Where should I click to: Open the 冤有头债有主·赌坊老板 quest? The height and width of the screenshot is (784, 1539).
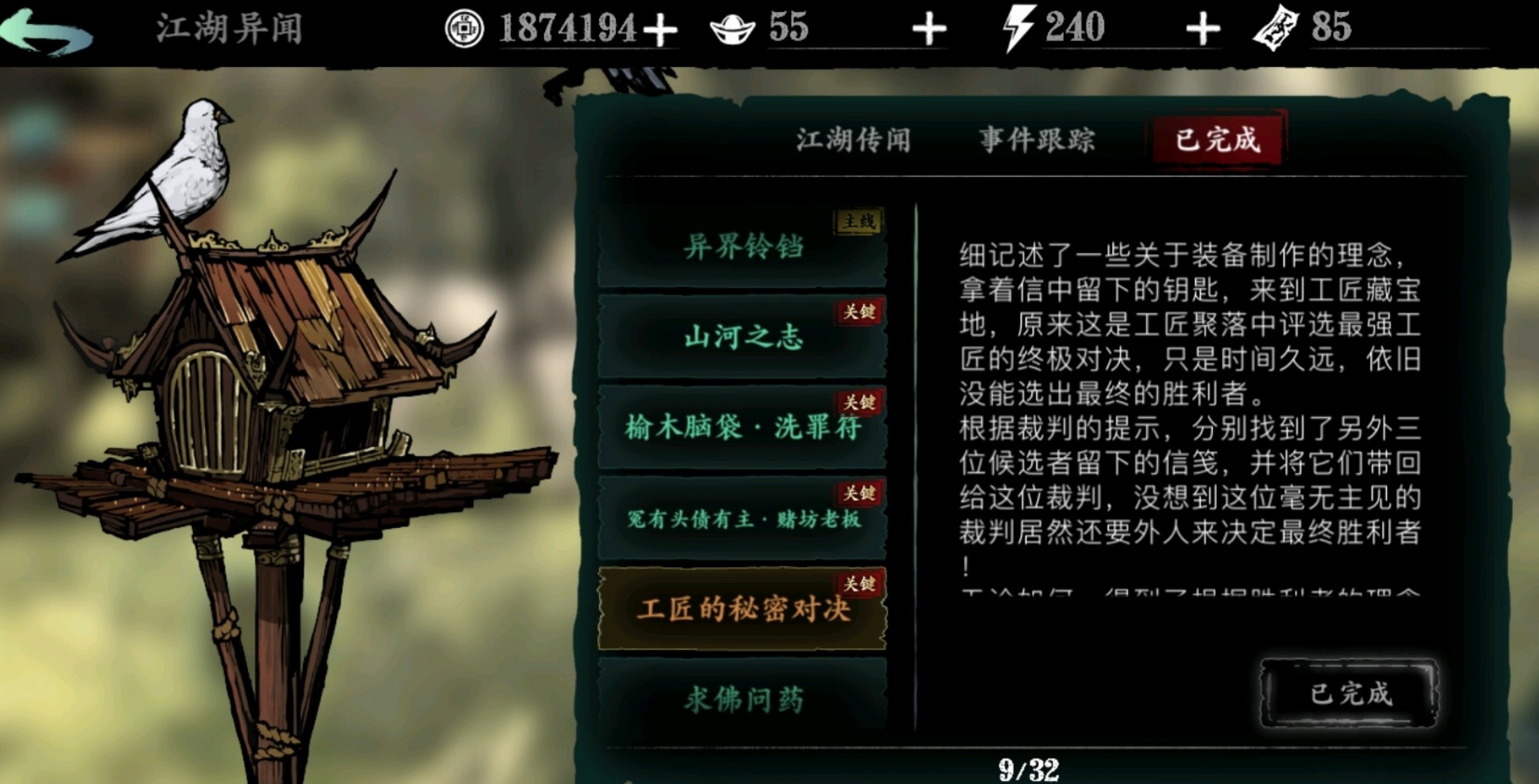click(742, 519)
